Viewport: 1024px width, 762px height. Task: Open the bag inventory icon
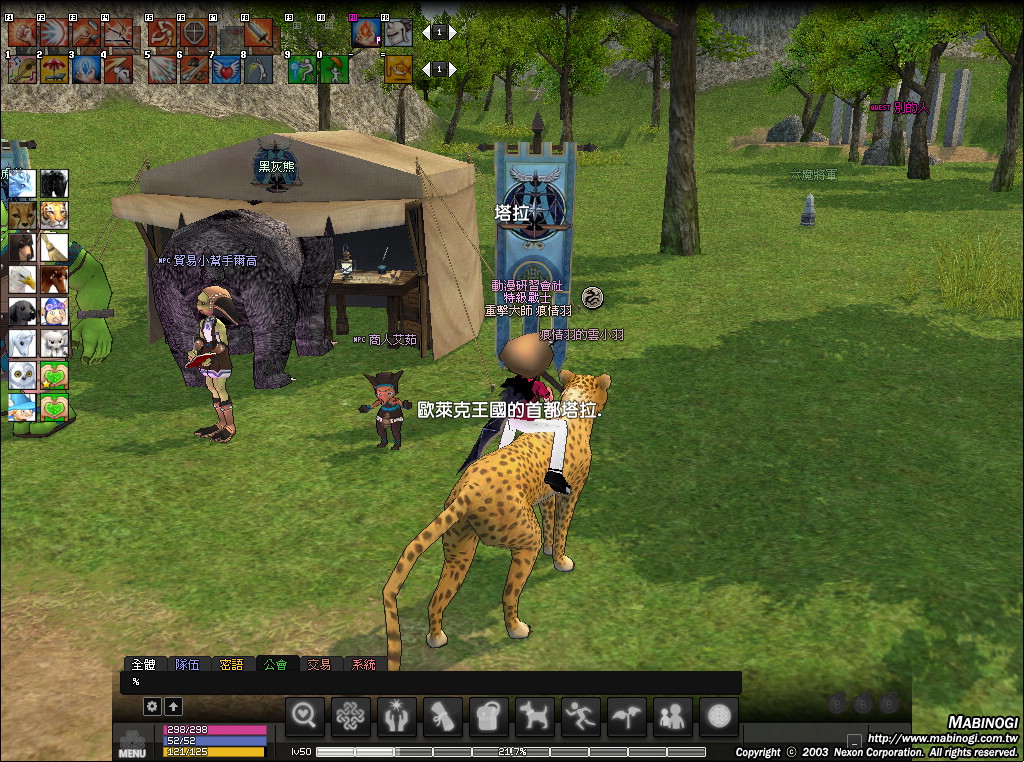pos(489,715)
